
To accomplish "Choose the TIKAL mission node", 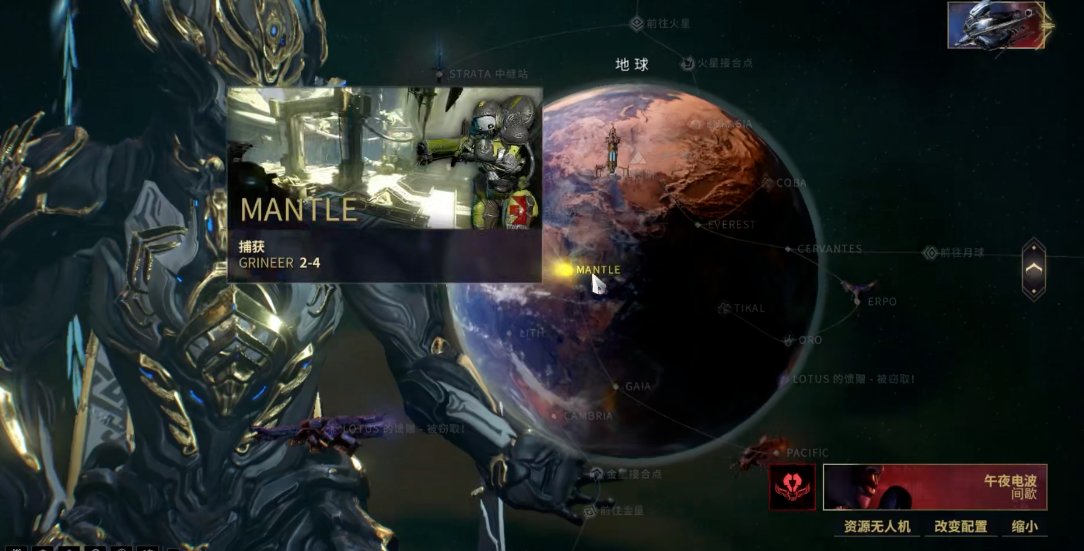I will click(725, 309).
